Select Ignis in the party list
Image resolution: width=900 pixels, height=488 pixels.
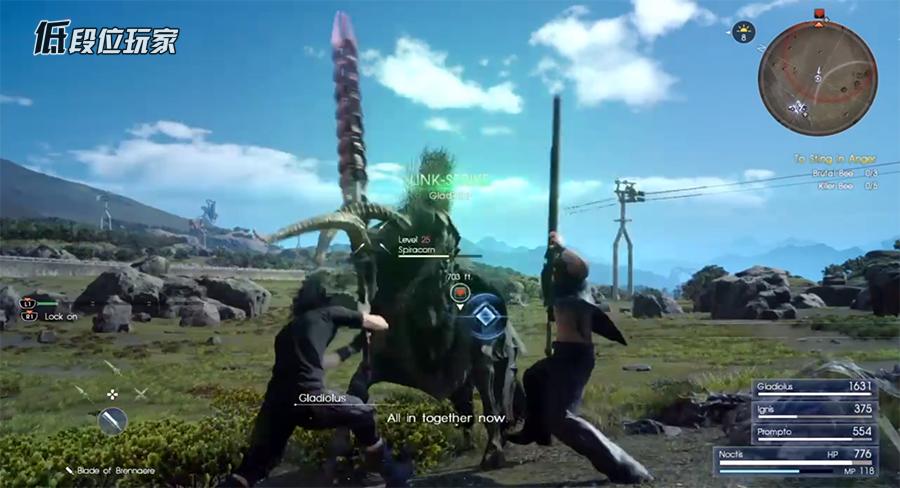click(814, 408)
